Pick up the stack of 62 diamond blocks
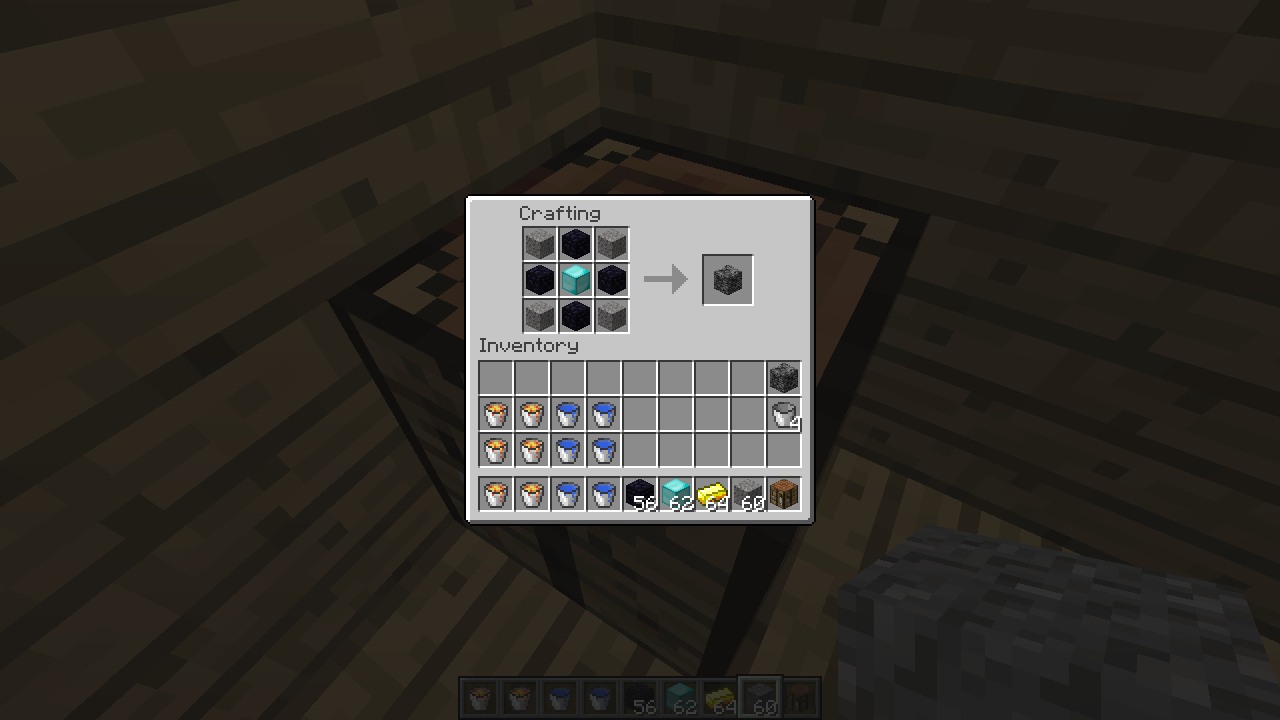The width and height of the screenshot is (1280, 720). pyautogui.click(x=675, y=493)
